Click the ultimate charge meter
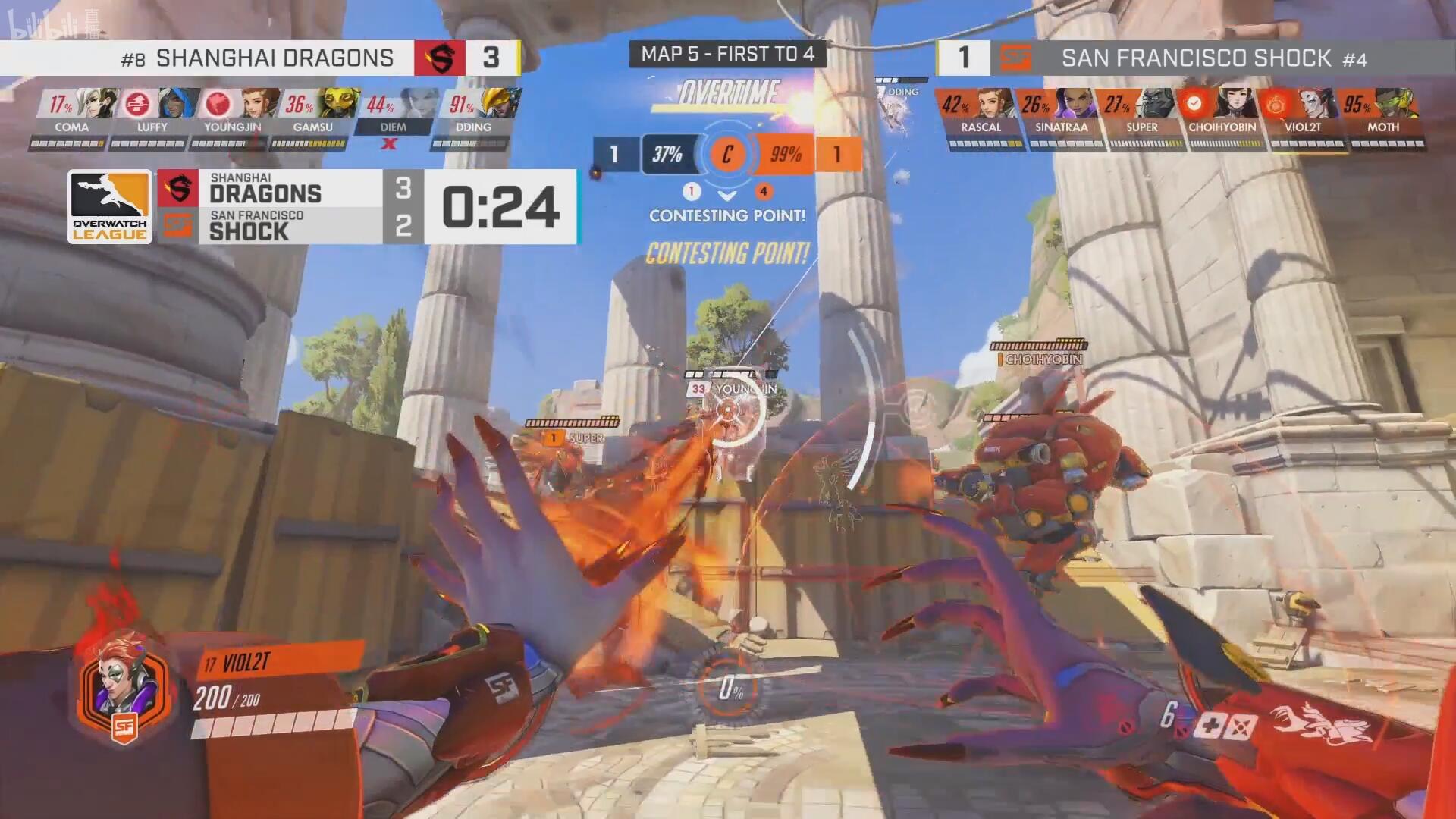 point(730,688)
